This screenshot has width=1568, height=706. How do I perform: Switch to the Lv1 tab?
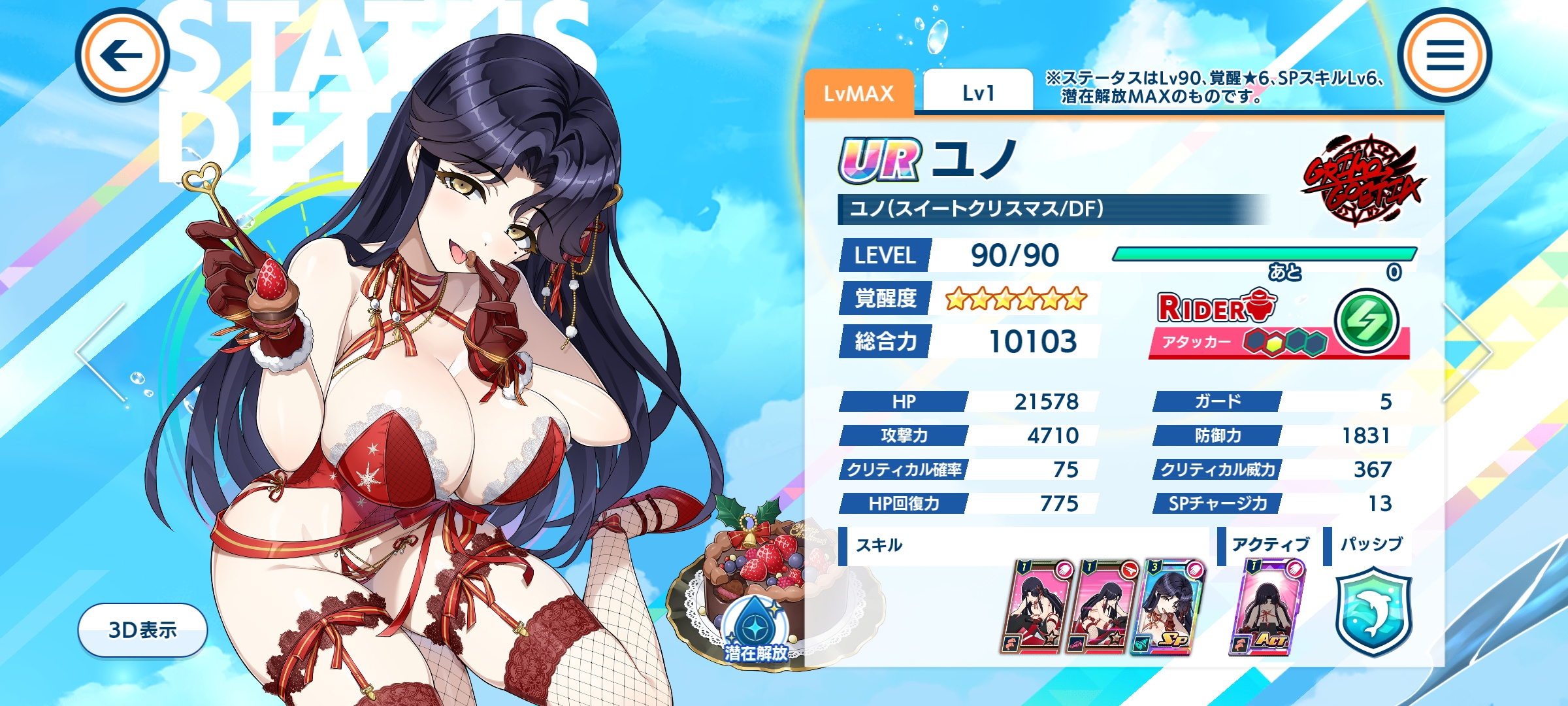click(x=977, y=93)
